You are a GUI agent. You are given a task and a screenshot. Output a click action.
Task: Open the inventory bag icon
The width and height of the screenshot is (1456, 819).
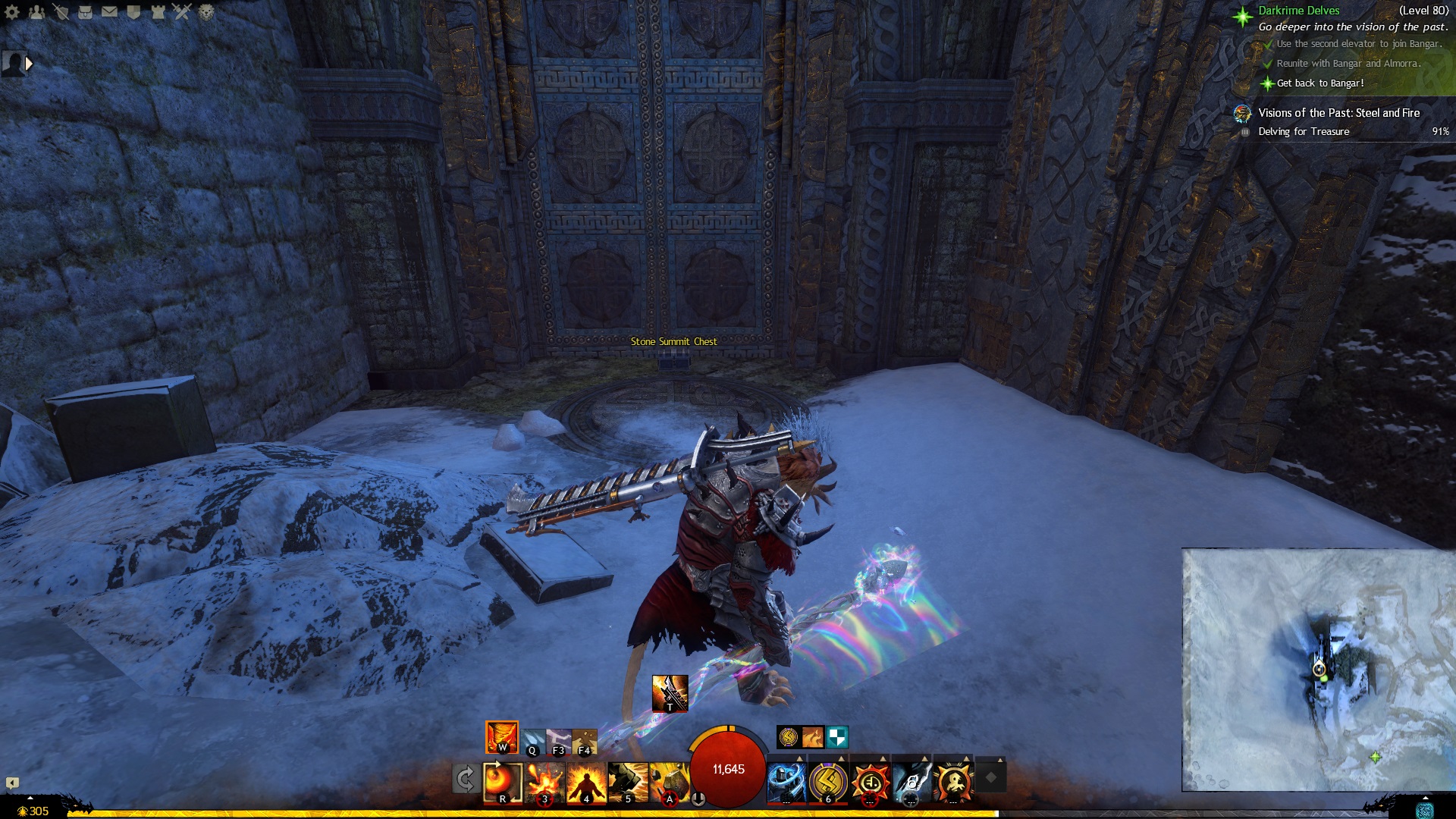(85, 12)
